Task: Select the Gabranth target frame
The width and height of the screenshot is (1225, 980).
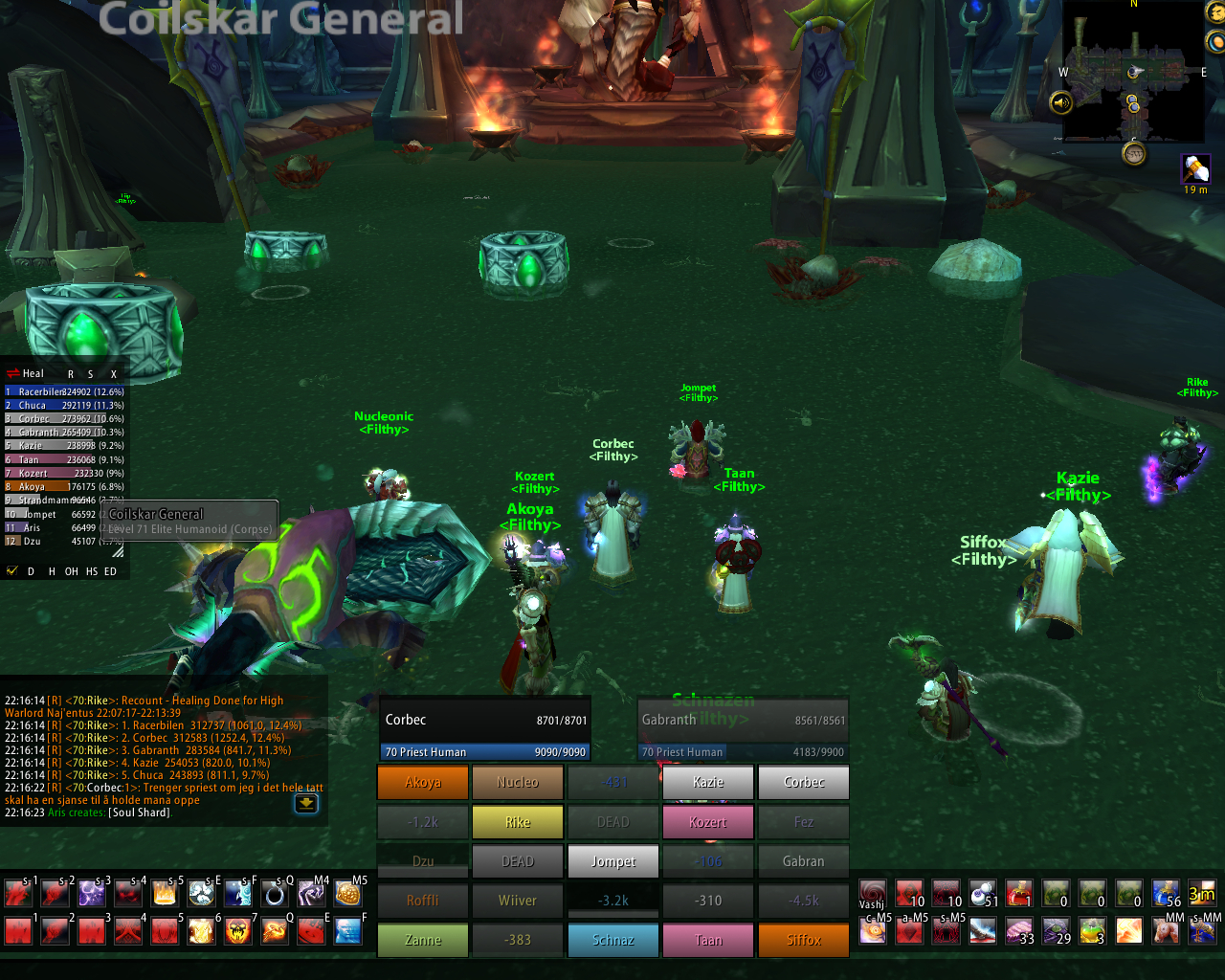Action: click(743, 729)
